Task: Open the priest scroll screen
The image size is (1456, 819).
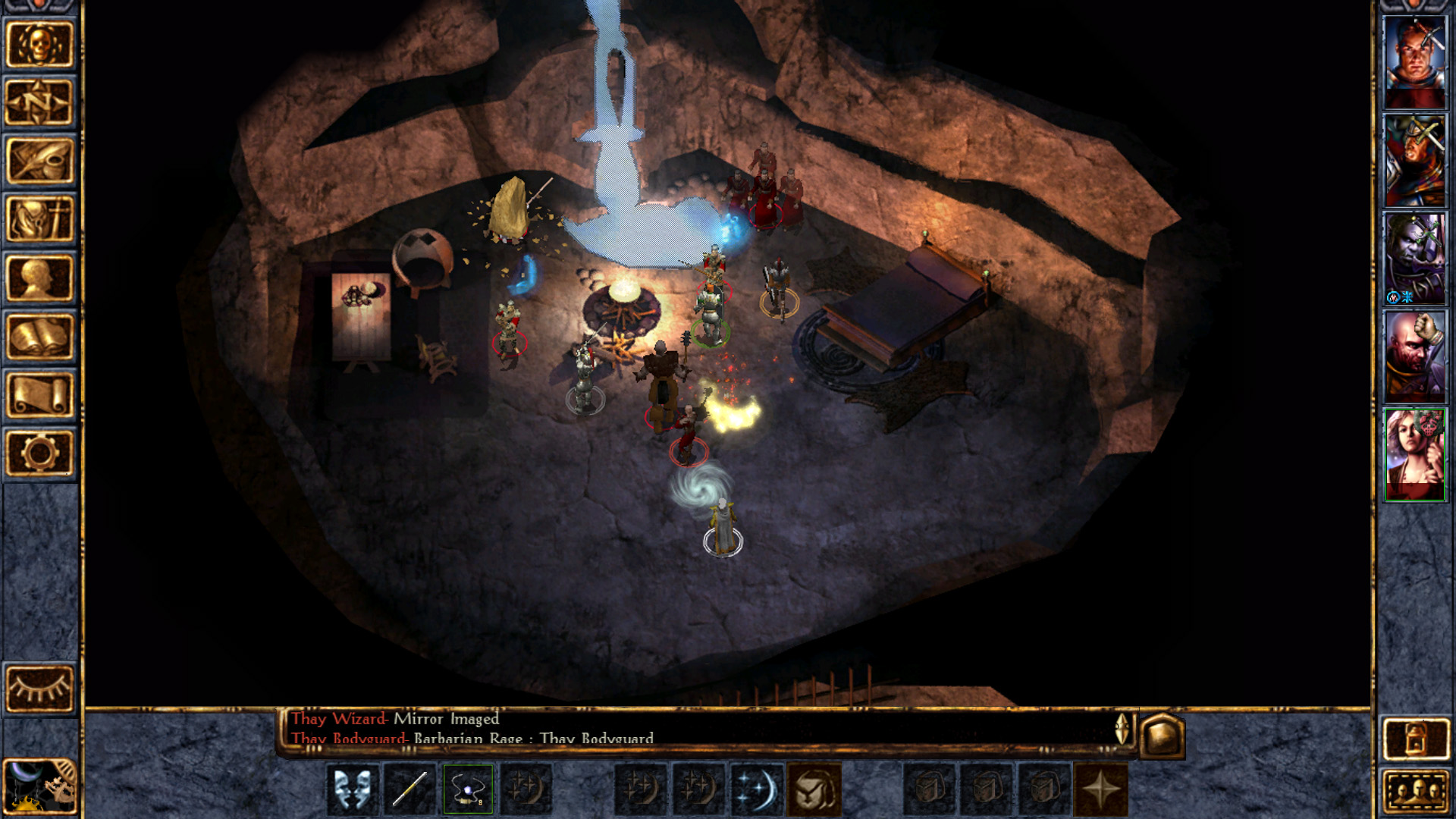Action: [39, 394]
